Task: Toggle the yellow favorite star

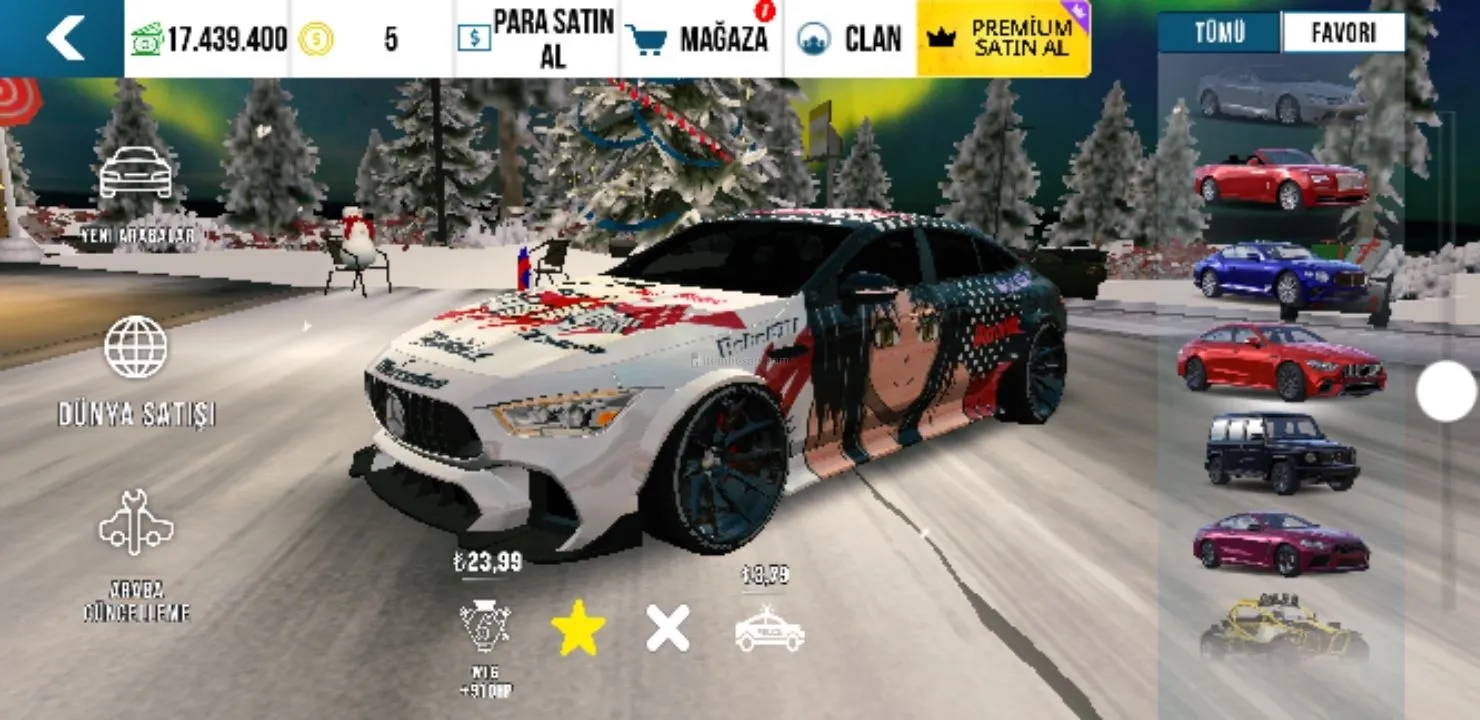Action: coord(578,629)
